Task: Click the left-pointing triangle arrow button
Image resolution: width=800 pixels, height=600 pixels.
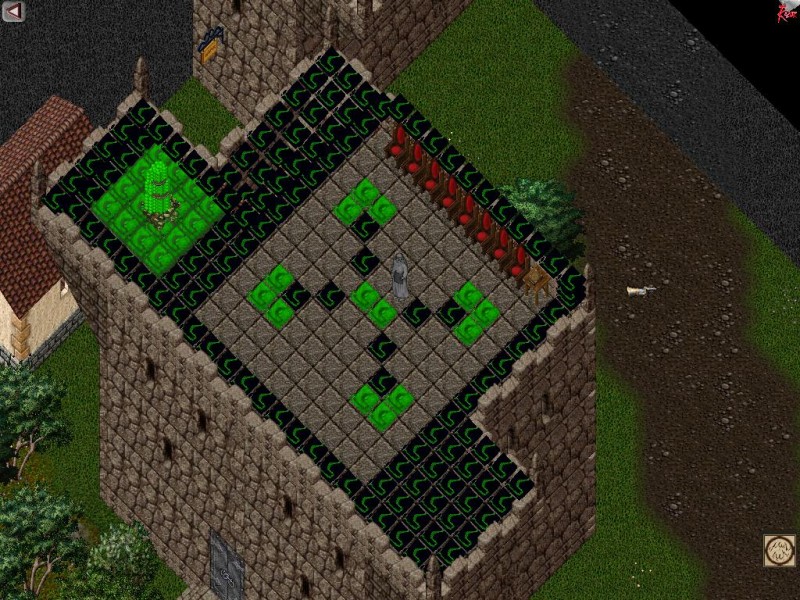Action: click(13, 12)
